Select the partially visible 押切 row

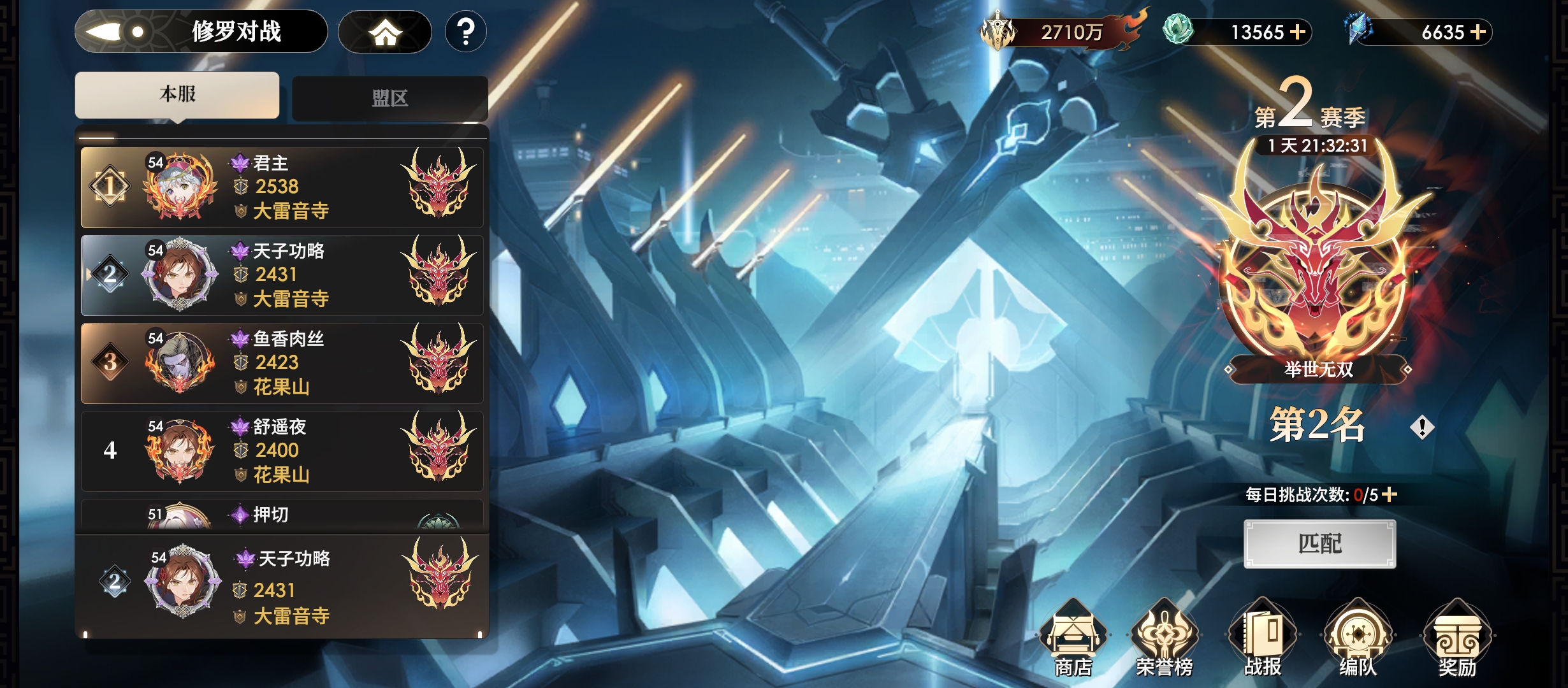282,515
